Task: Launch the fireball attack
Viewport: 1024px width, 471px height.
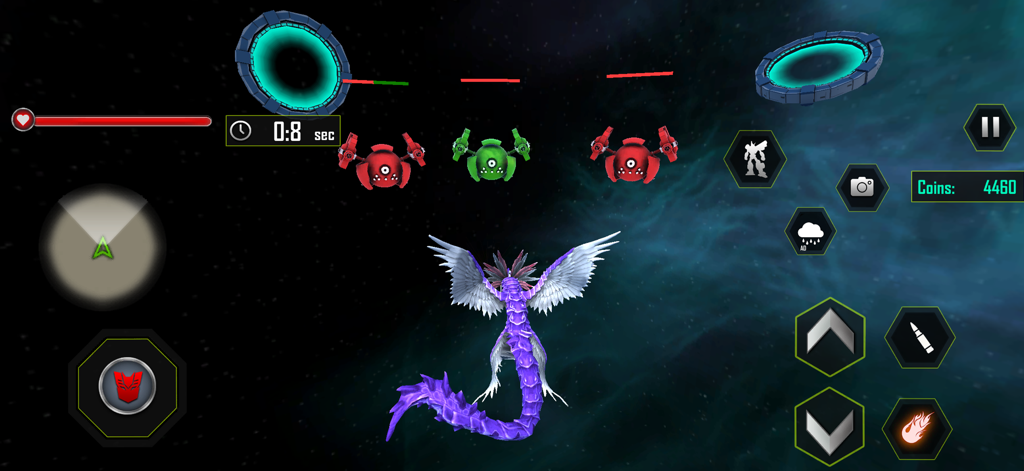Action: (917, 429)
